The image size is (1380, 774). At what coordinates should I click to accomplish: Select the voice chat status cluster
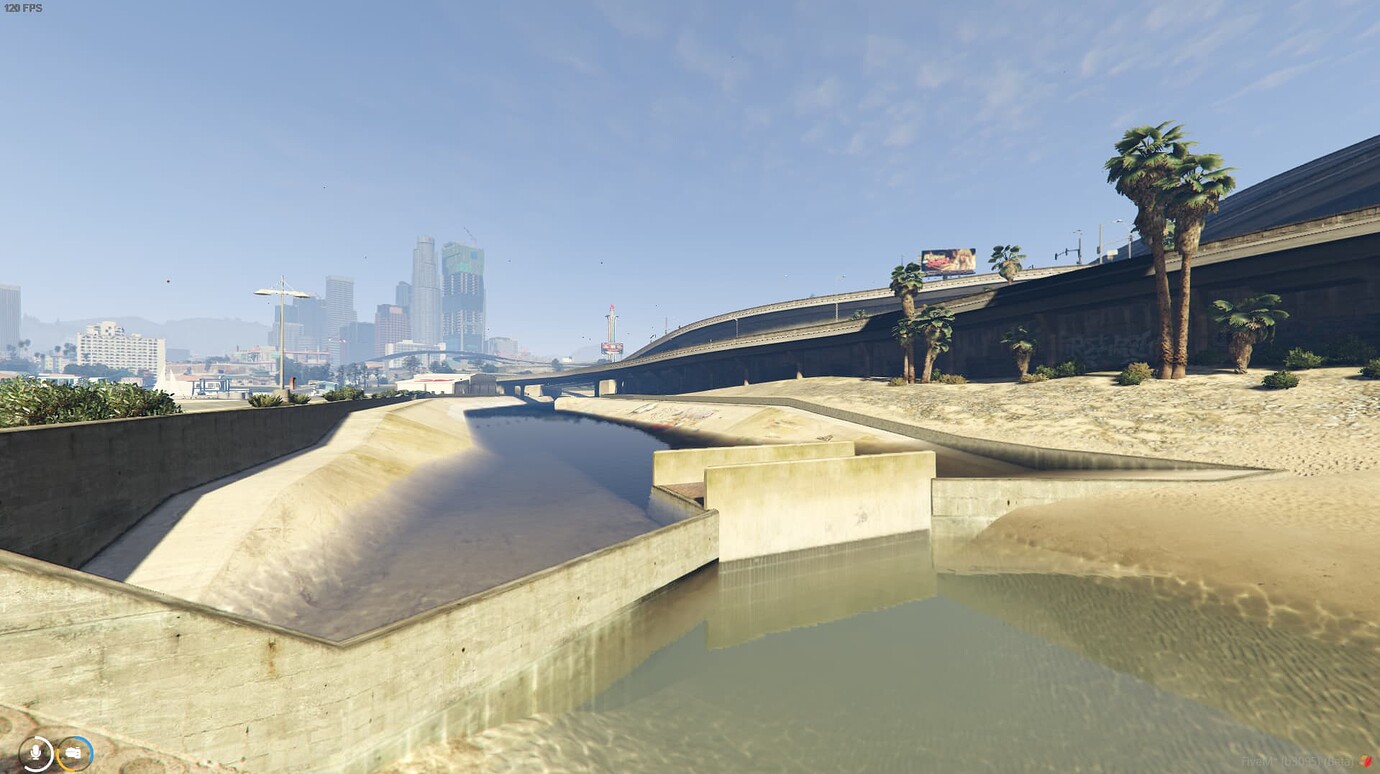coord(54,753)
